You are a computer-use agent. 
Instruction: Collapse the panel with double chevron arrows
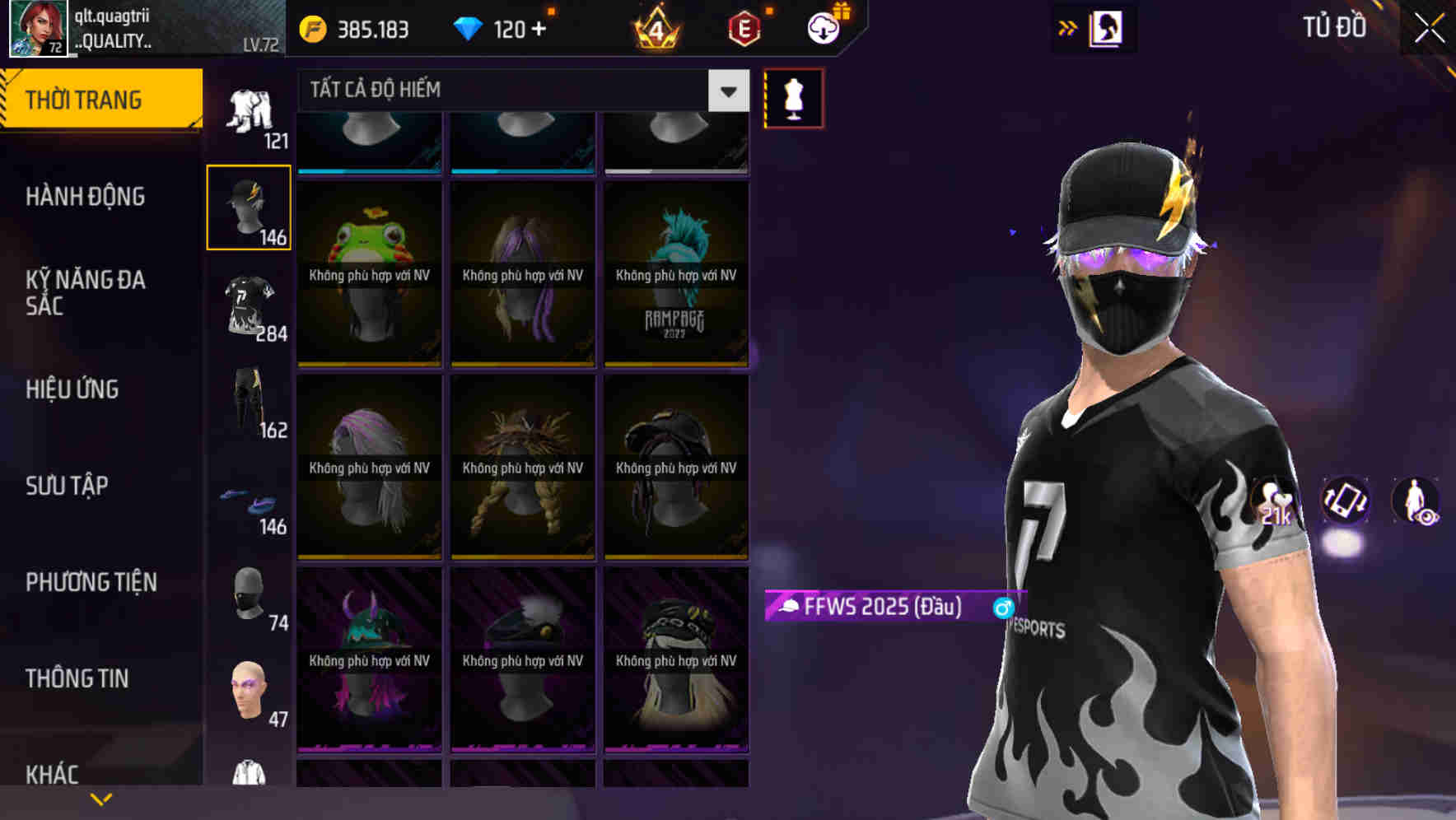coord(1068,26)
